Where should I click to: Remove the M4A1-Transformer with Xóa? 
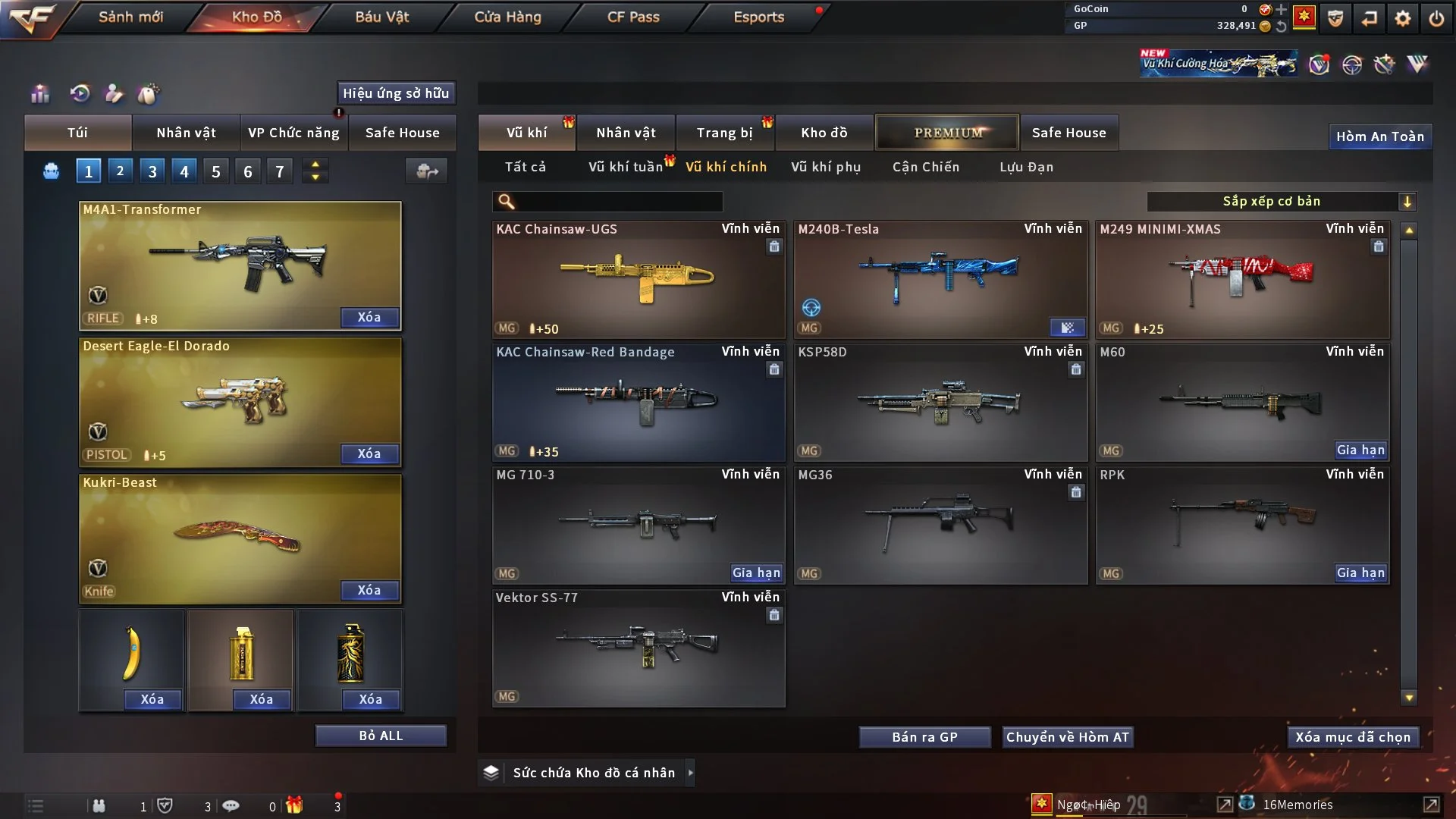coord(369,317)
